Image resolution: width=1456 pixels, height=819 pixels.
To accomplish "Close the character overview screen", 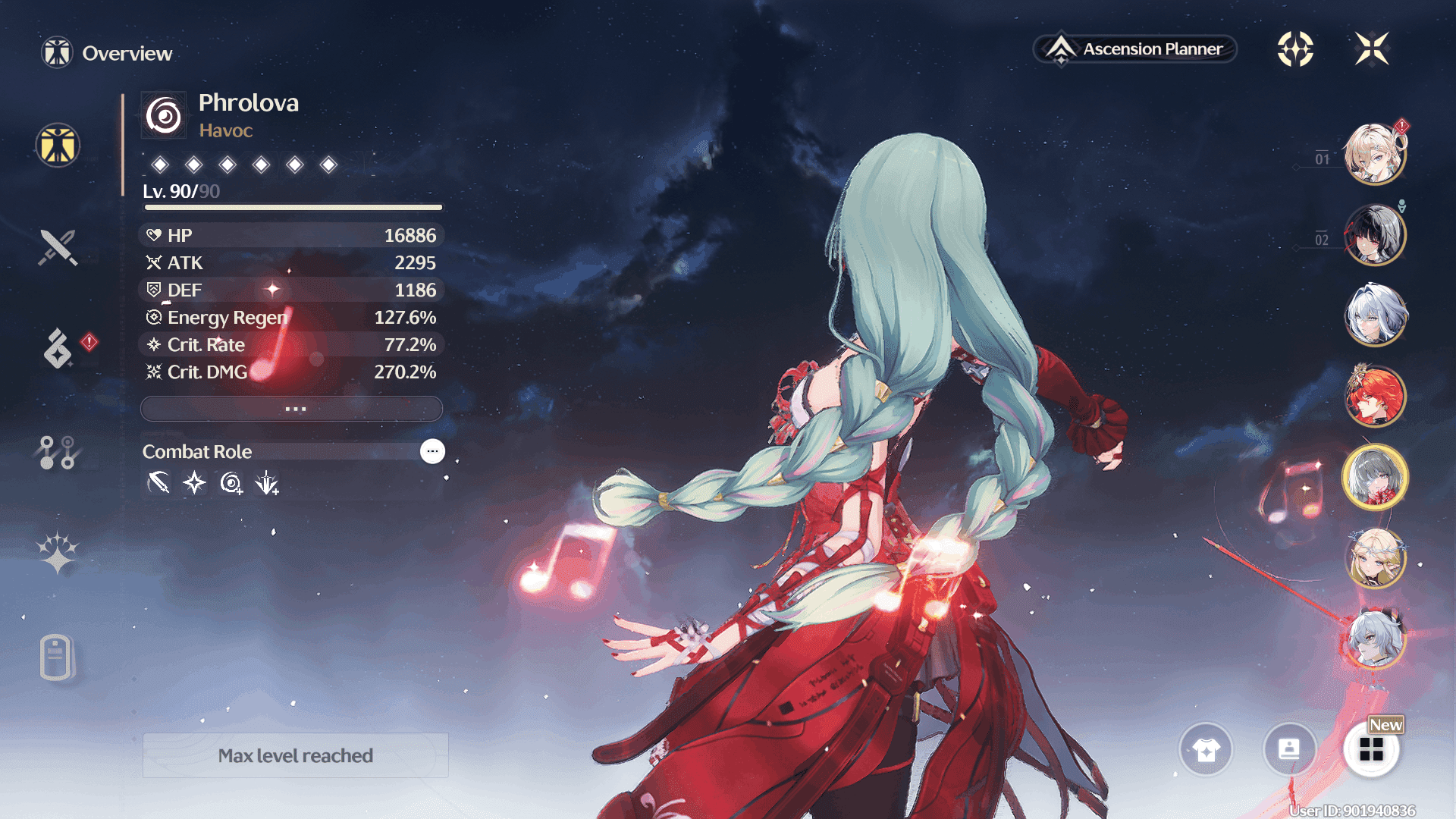I will pos(1372,49).
